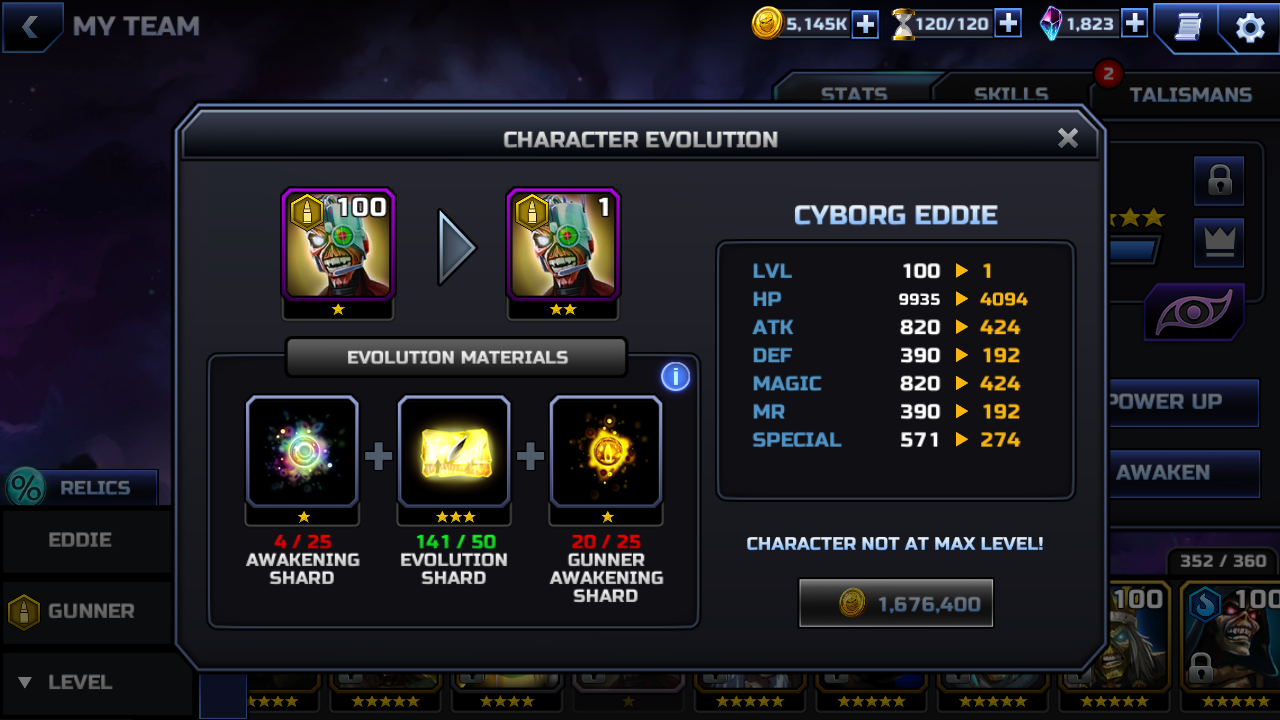Expand the Level sort dropdown
Viewport: 1280px width, 720px height.
(x=80, y=682)
